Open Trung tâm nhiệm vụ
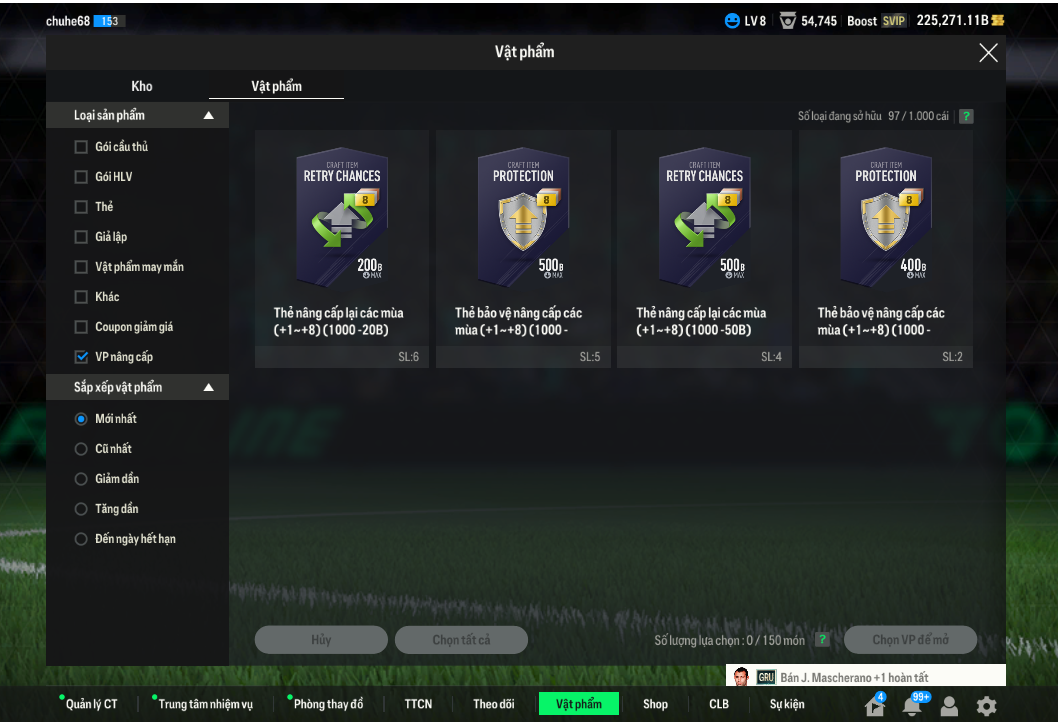This screenshot has height=722, width=1058. tap(205, 704)
